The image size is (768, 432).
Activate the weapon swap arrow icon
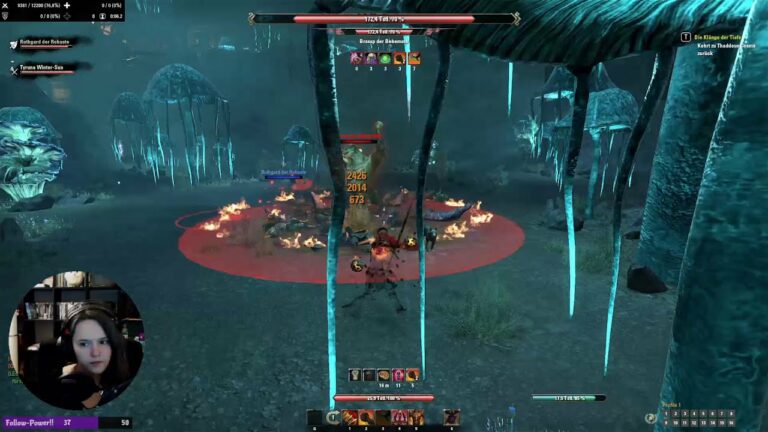333,417
